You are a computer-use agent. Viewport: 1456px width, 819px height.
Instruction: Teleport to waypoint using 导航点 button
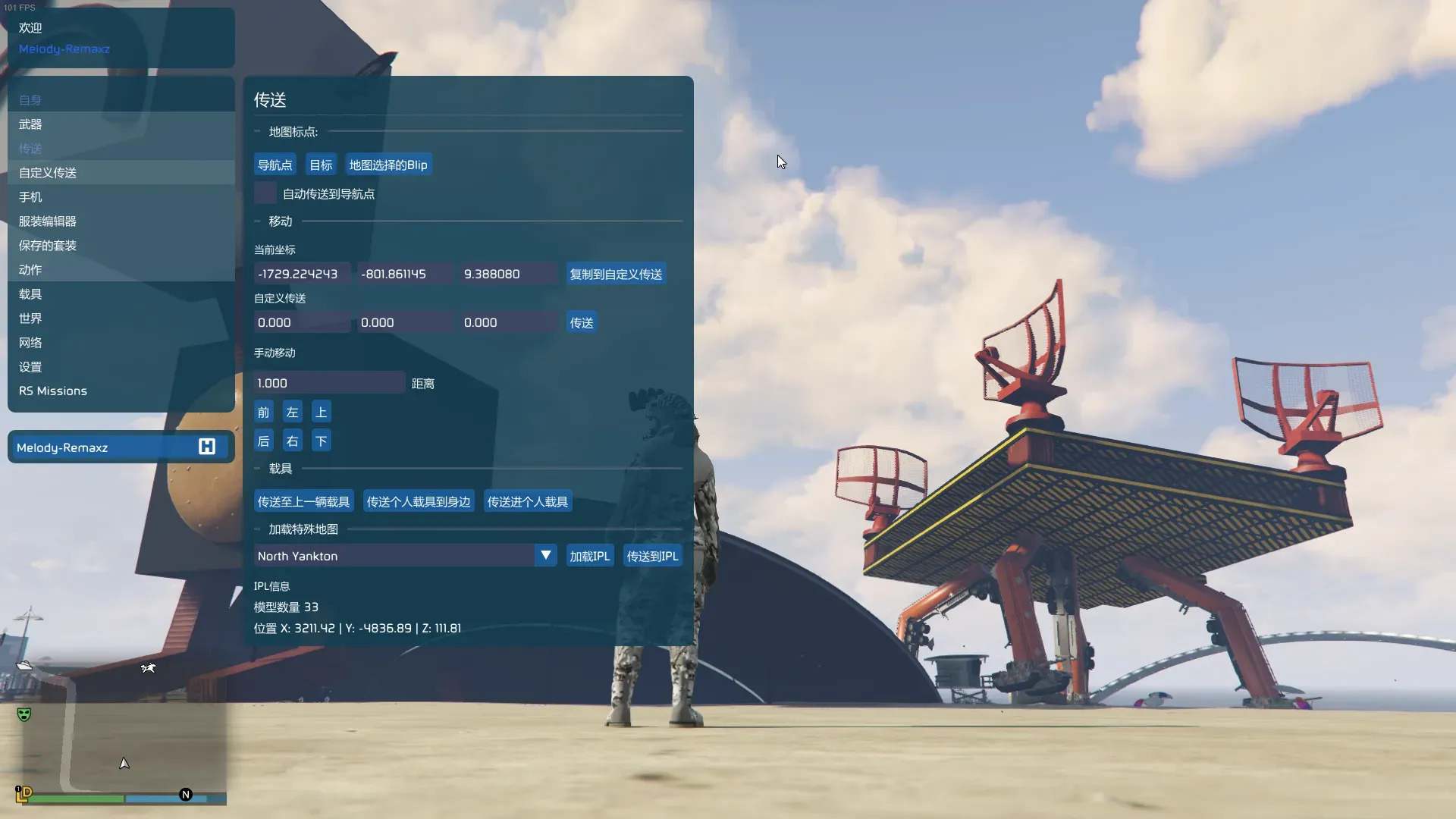[x=275, y=165]
